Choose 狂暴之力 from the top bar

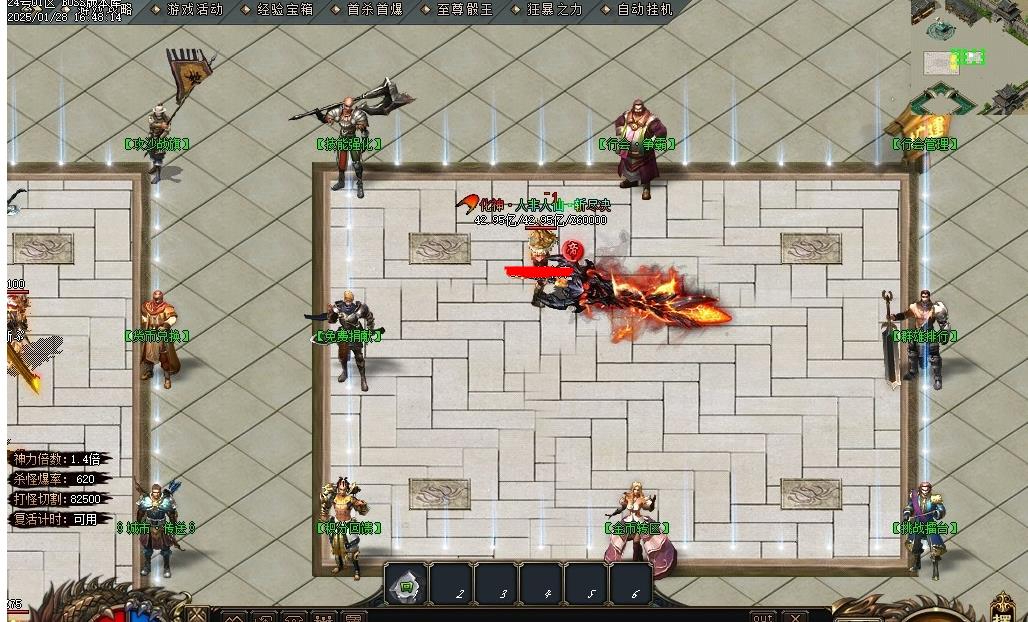[x=553, y=10]
